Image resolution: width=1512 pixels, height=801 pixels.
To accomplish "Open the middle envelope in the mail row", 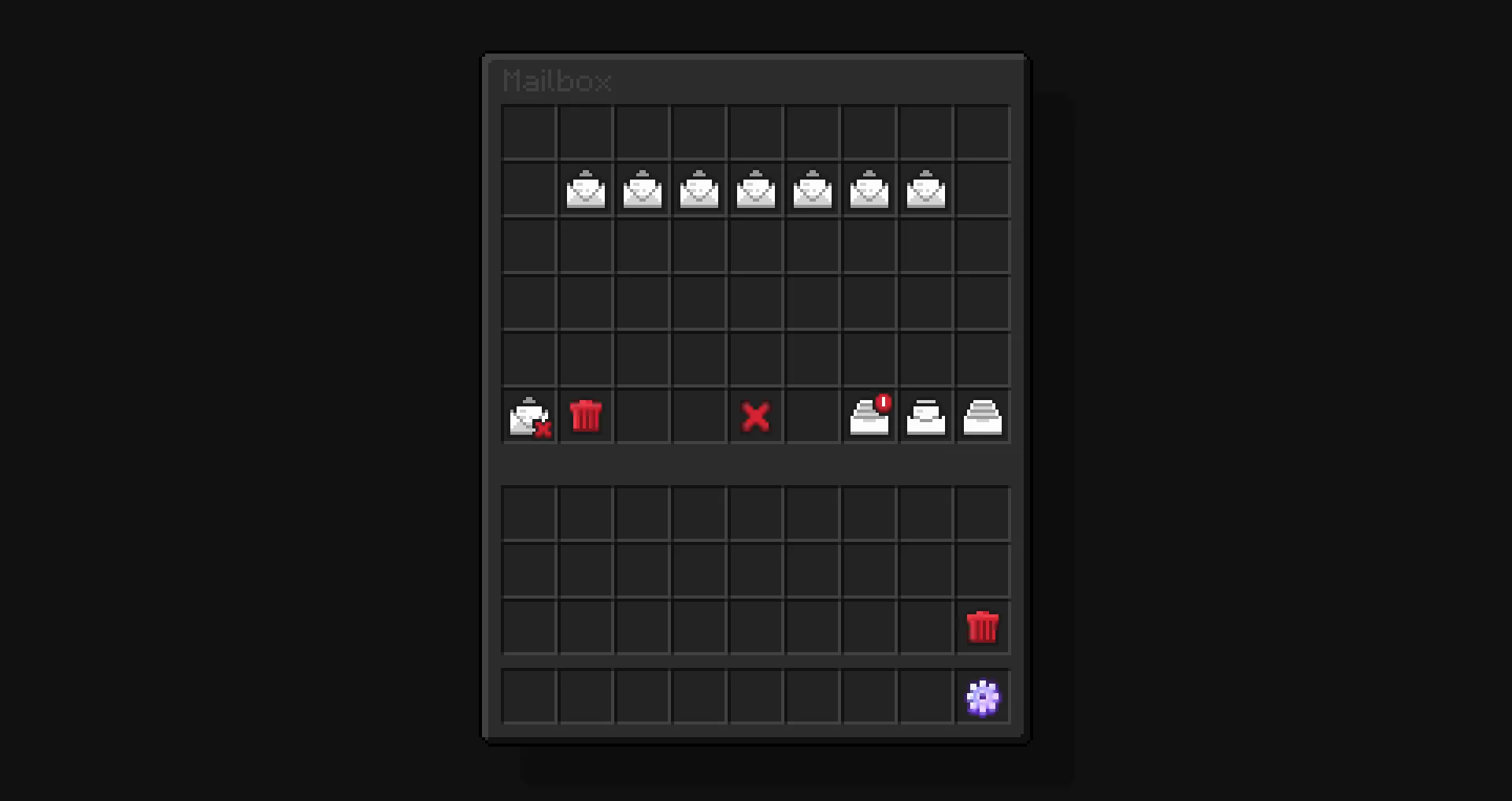I will pyautogui.click(x=756, y=189).
